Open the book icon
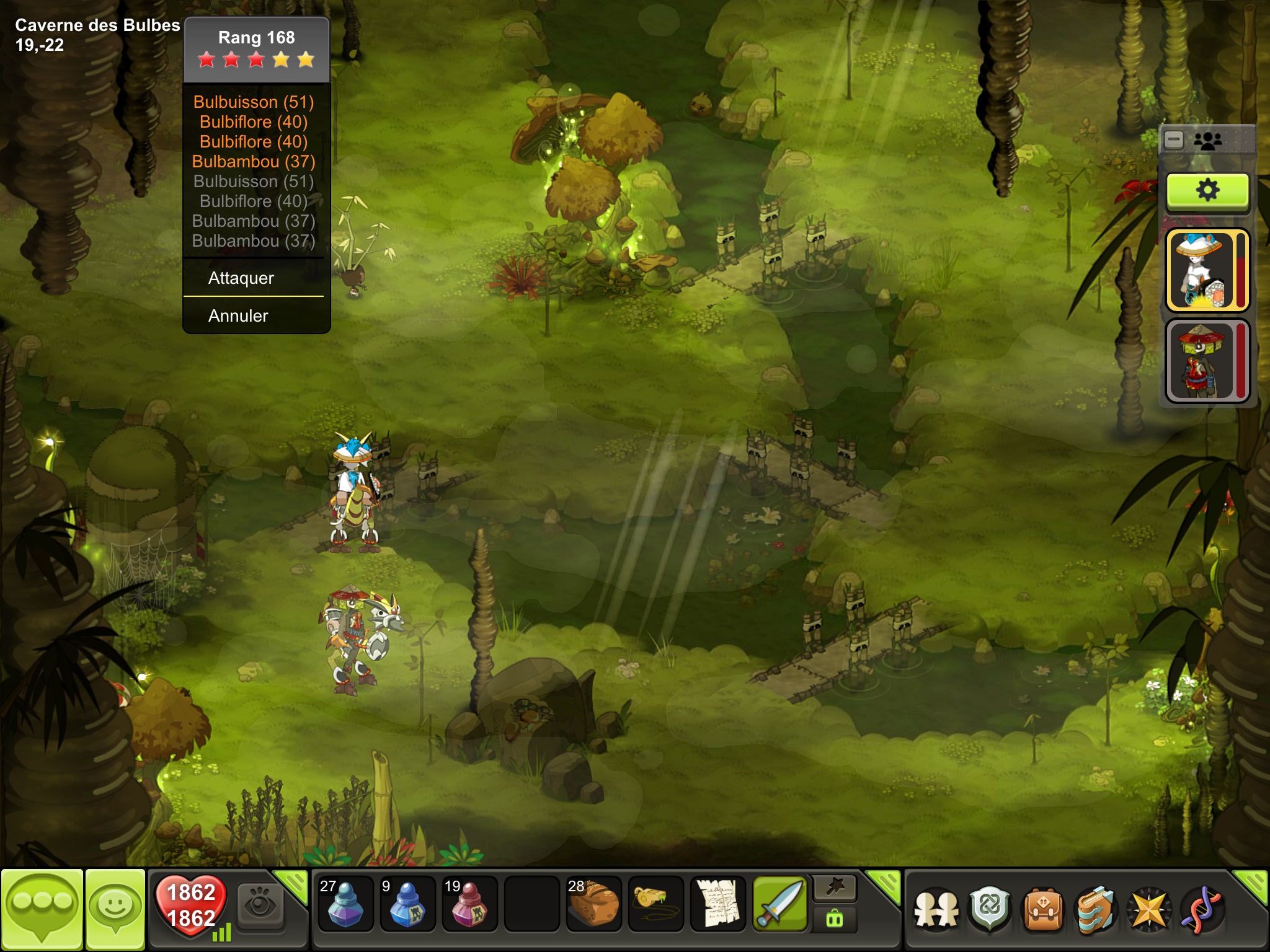Image resolution: width=1270 pixels, height=952 pixels. (1096, 910)
